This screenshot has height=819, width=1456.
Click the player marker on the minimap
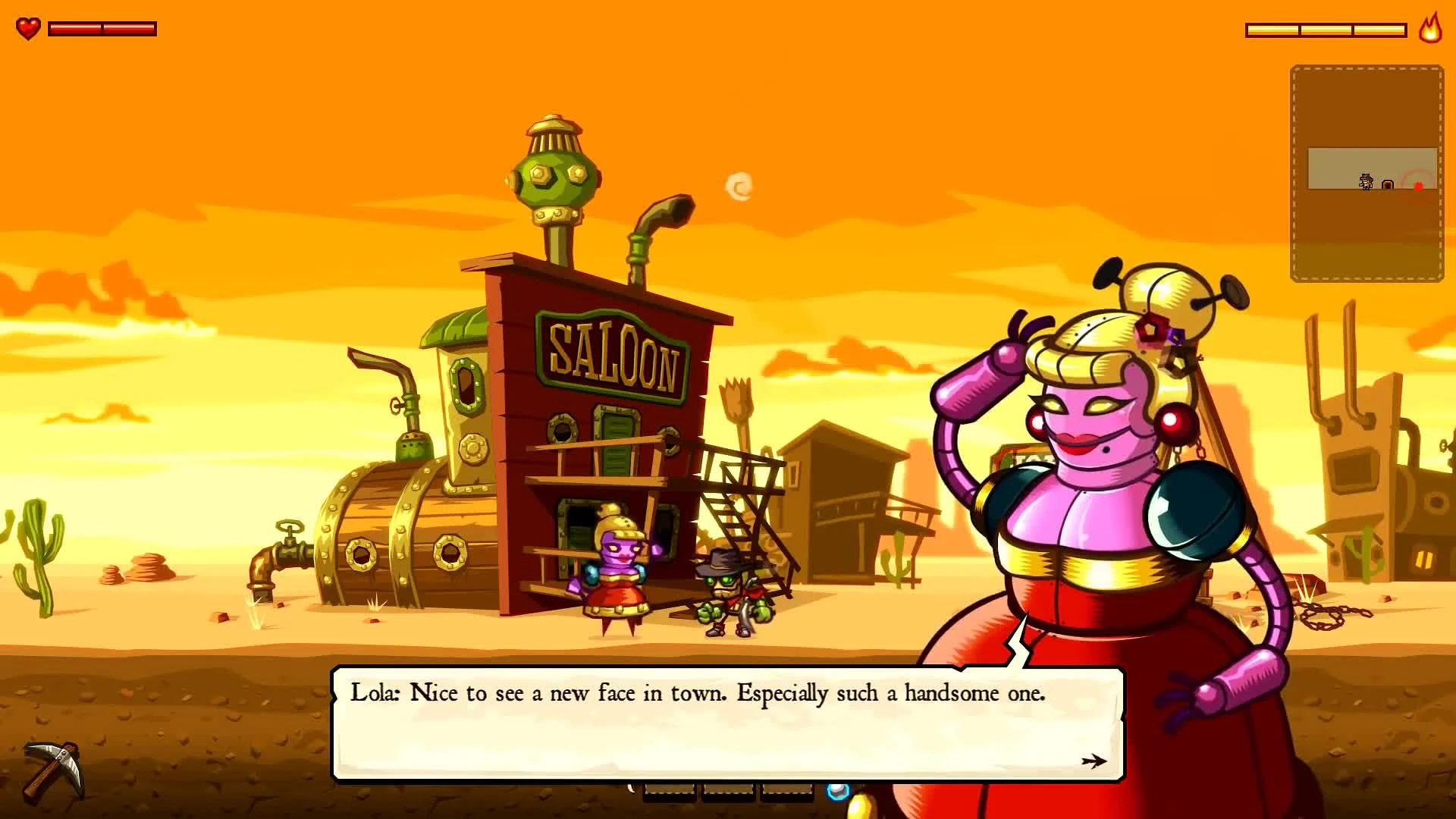(1365, 182)
